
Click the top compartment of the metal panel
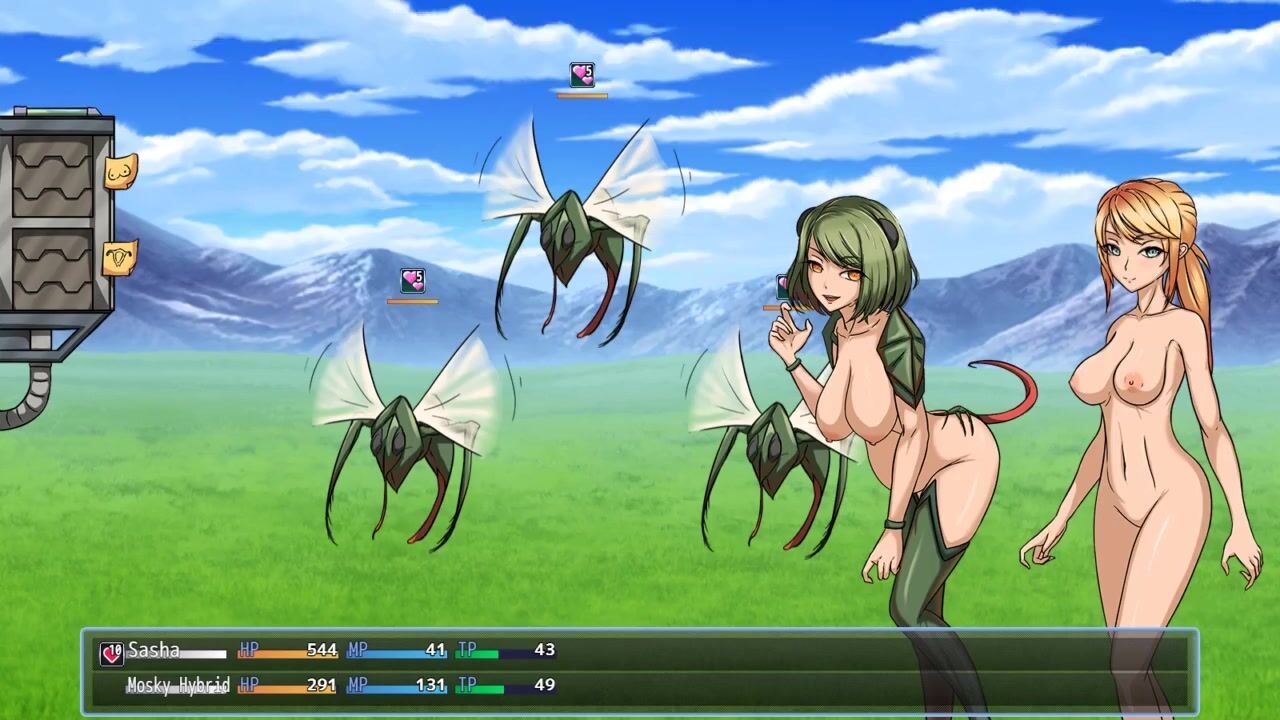[x=52, y=177]
